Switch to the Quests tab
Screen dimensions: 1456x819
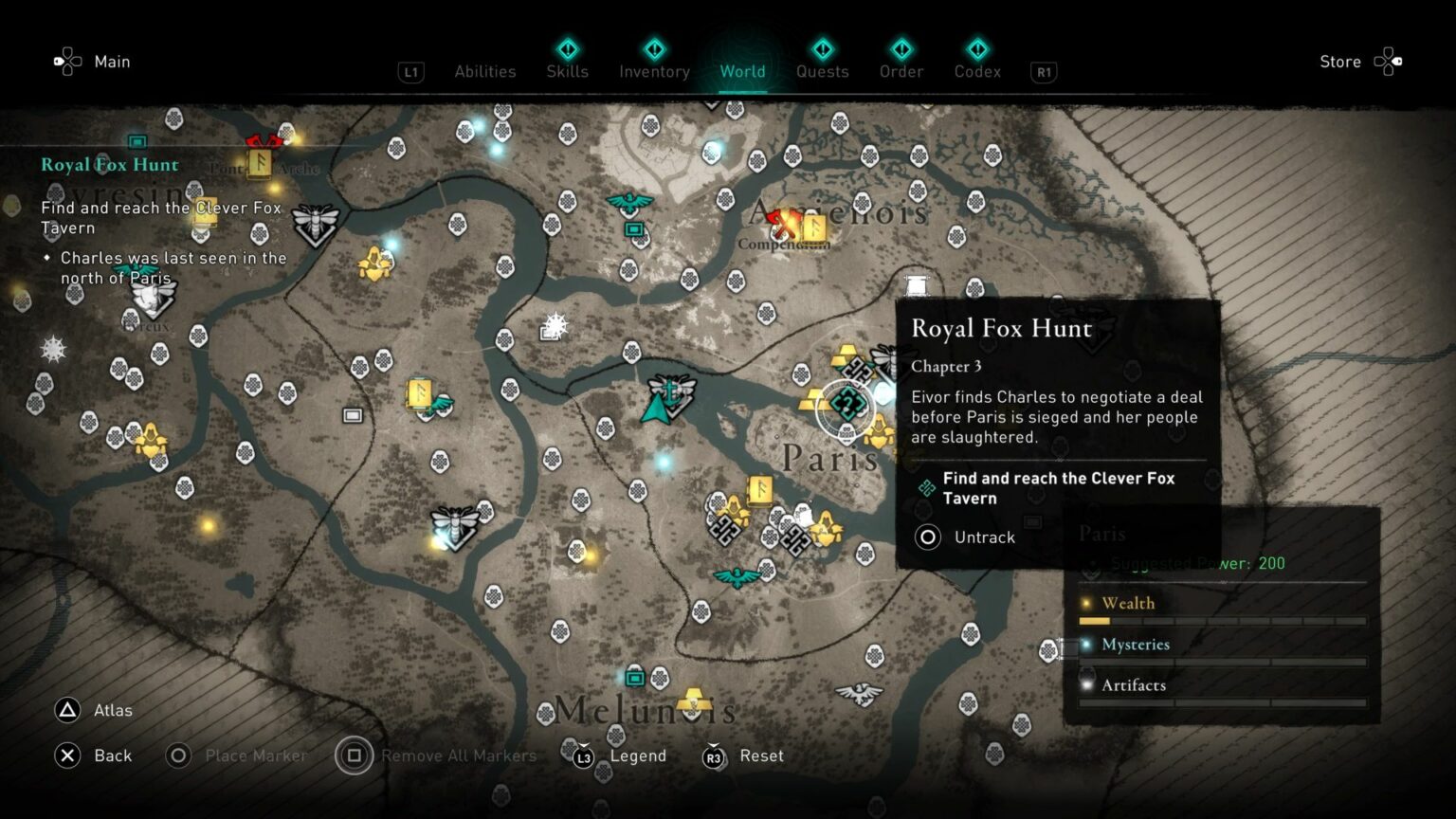point(822,71)
